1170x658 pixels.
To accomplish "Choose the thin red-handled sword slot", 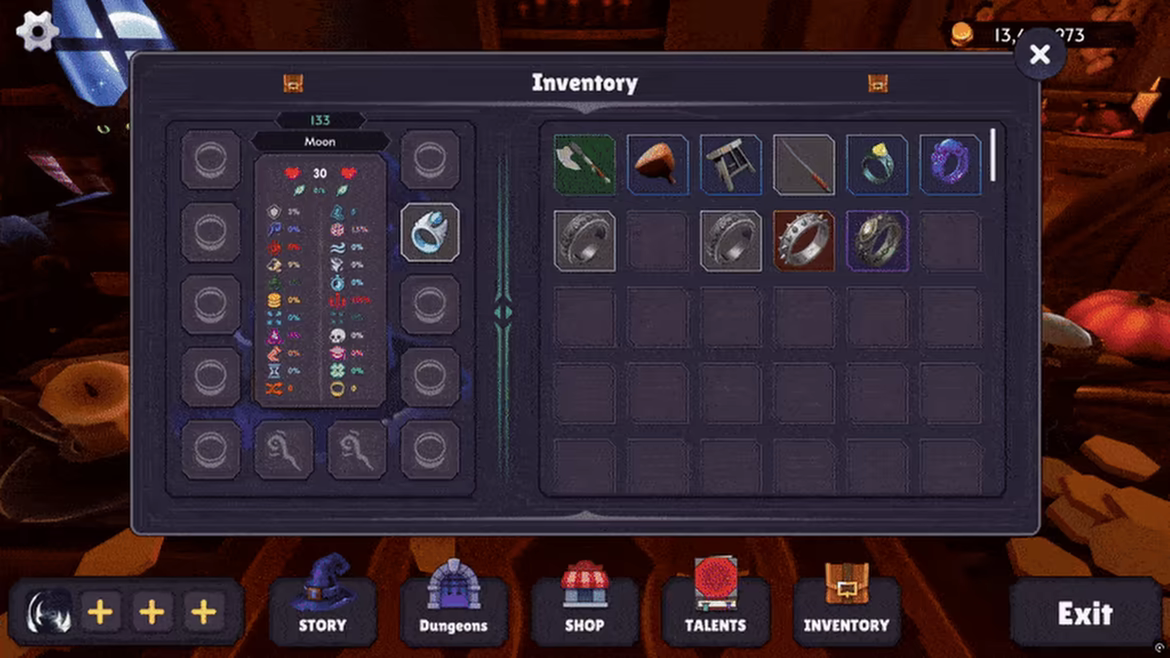I will click(803, 165).
